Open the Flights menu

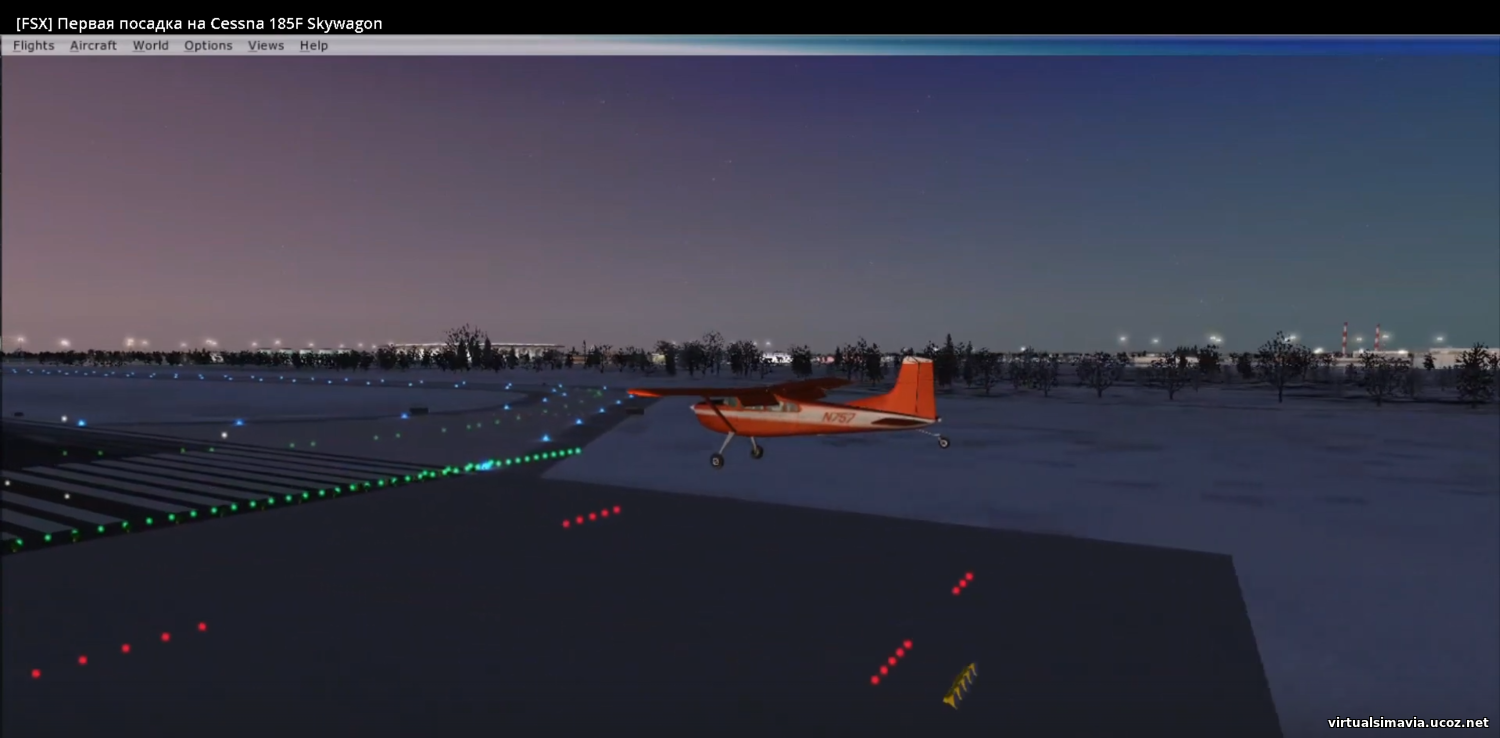point(34,46)
